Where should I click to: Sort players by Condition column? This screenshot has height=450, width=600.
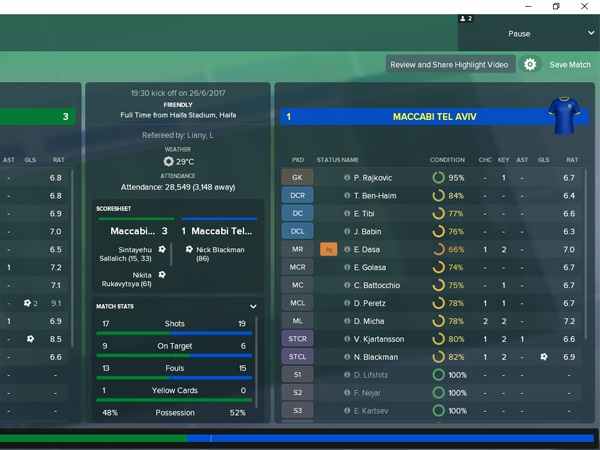[447, 160]
